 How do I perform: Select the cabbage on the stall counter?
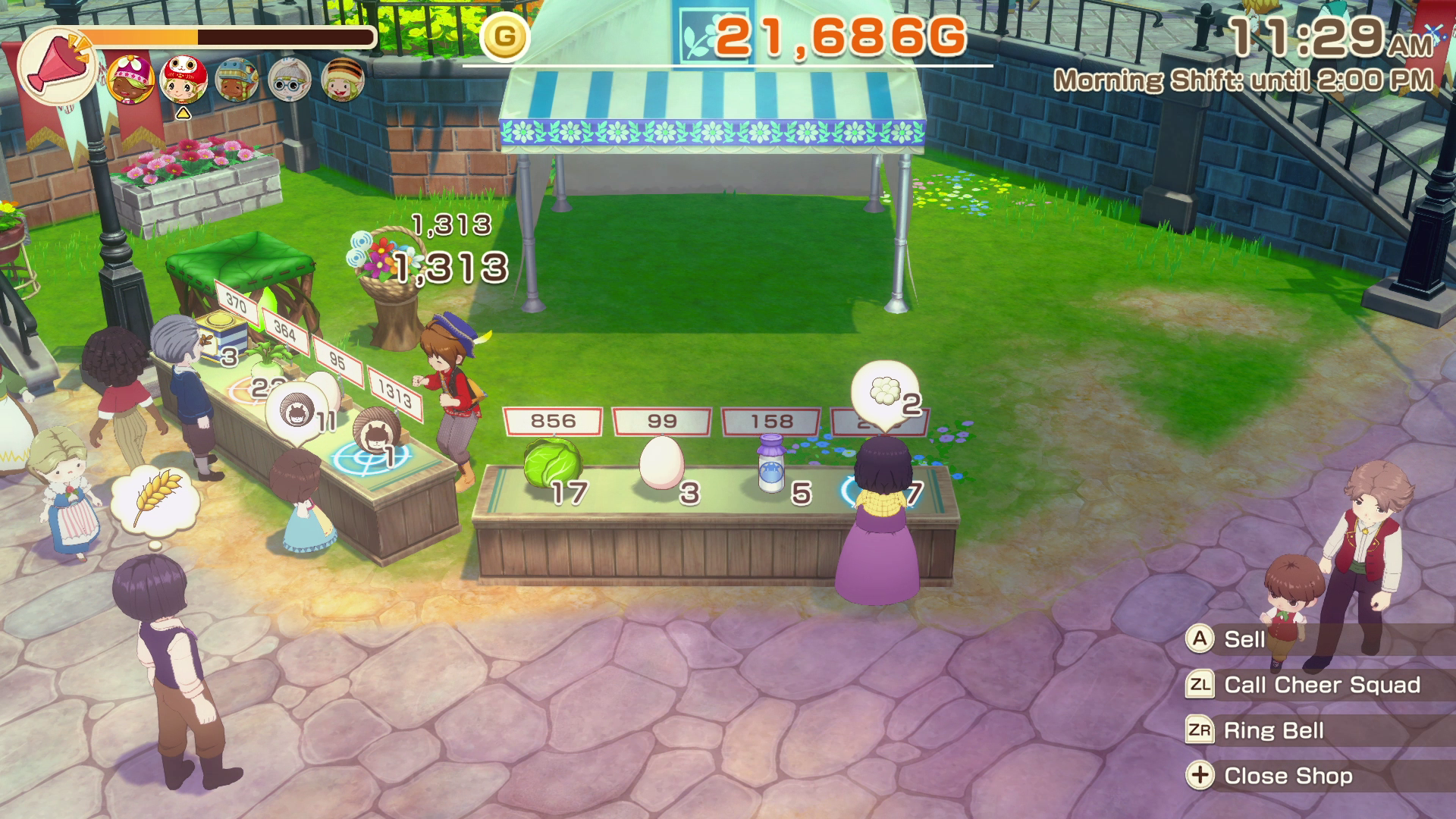click(x=553, y=462)
